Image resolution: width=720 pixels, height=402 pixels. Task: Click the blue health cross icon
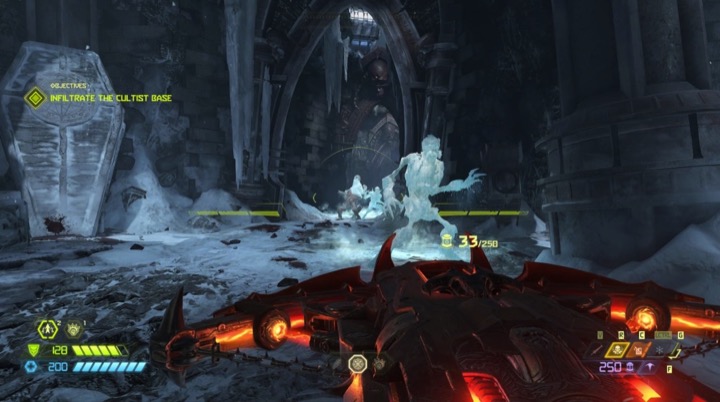[x=32, y=367]
